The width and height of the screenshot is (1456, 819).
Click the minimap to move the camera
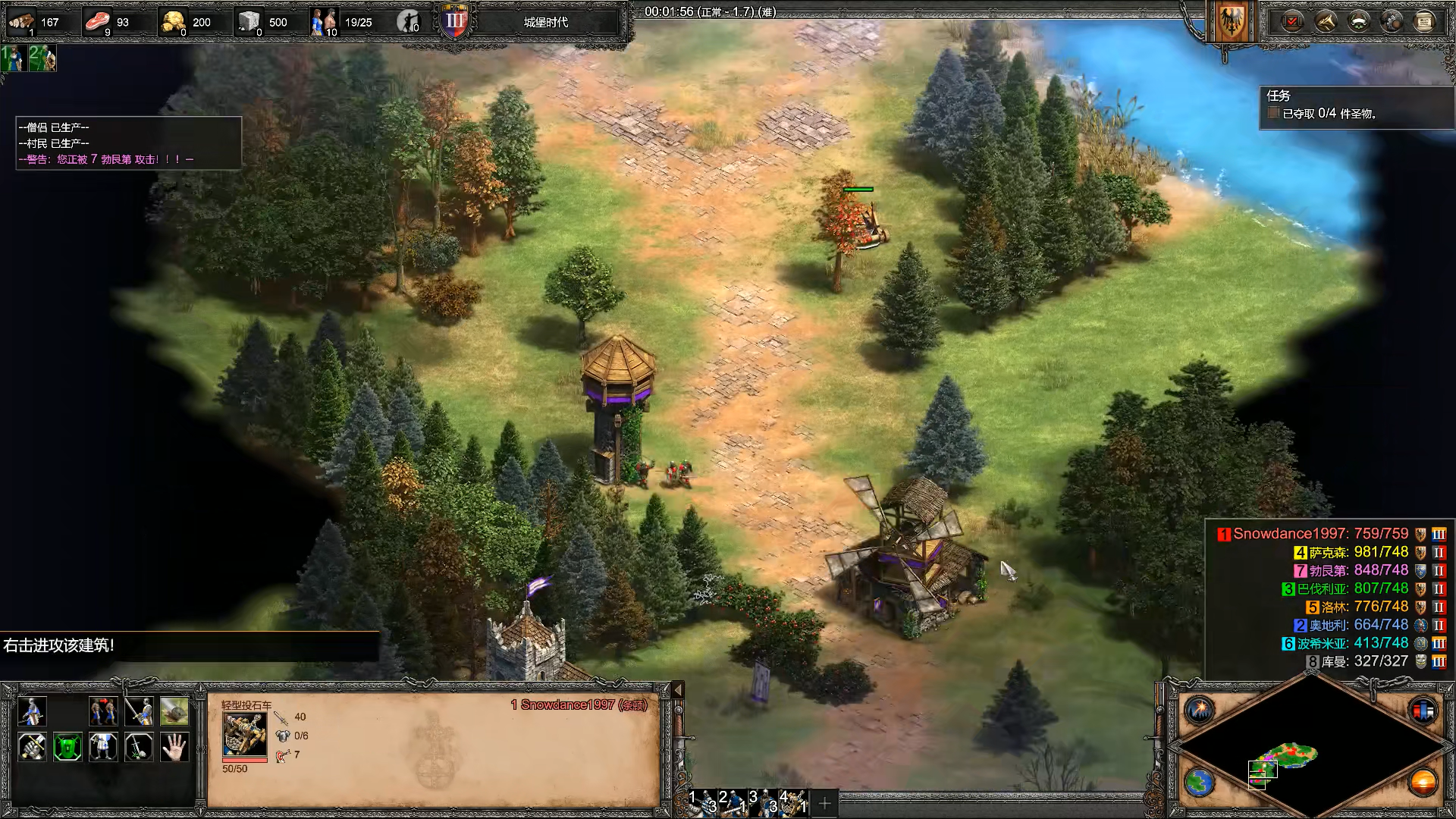click(1310, 751)
